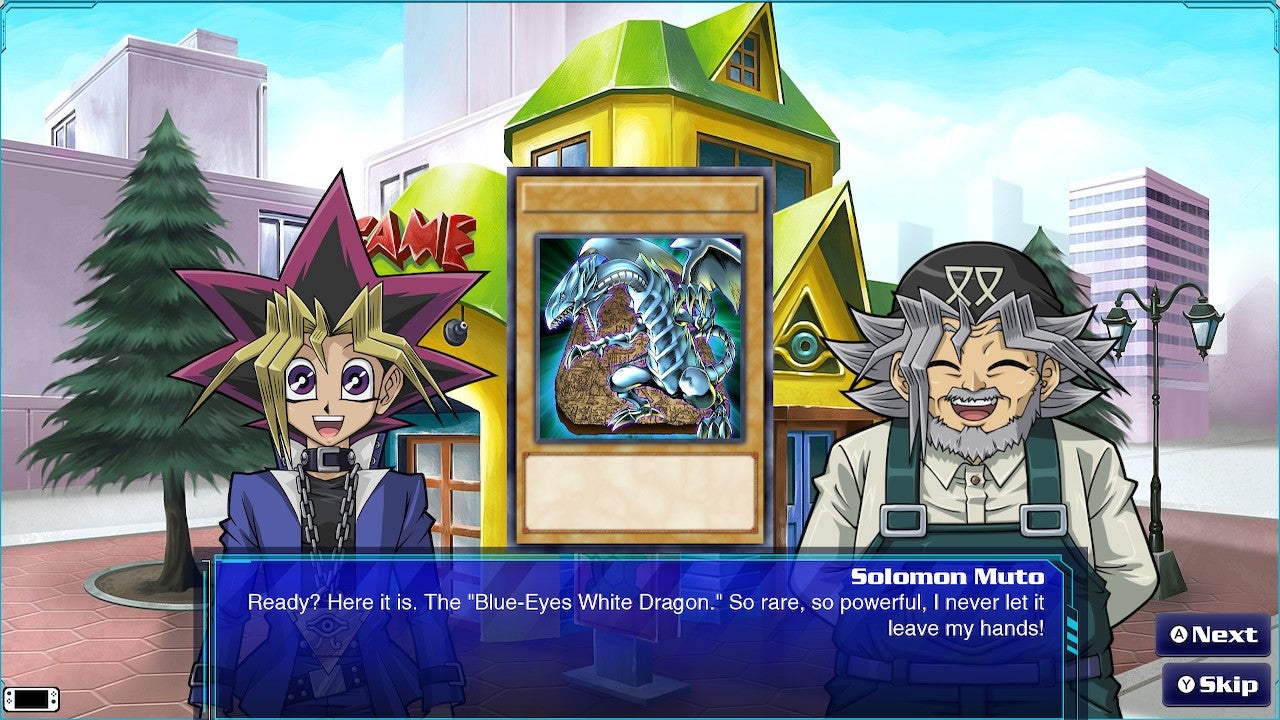
Task: Advance the dialogue with Next
Action: (1215, 634)
